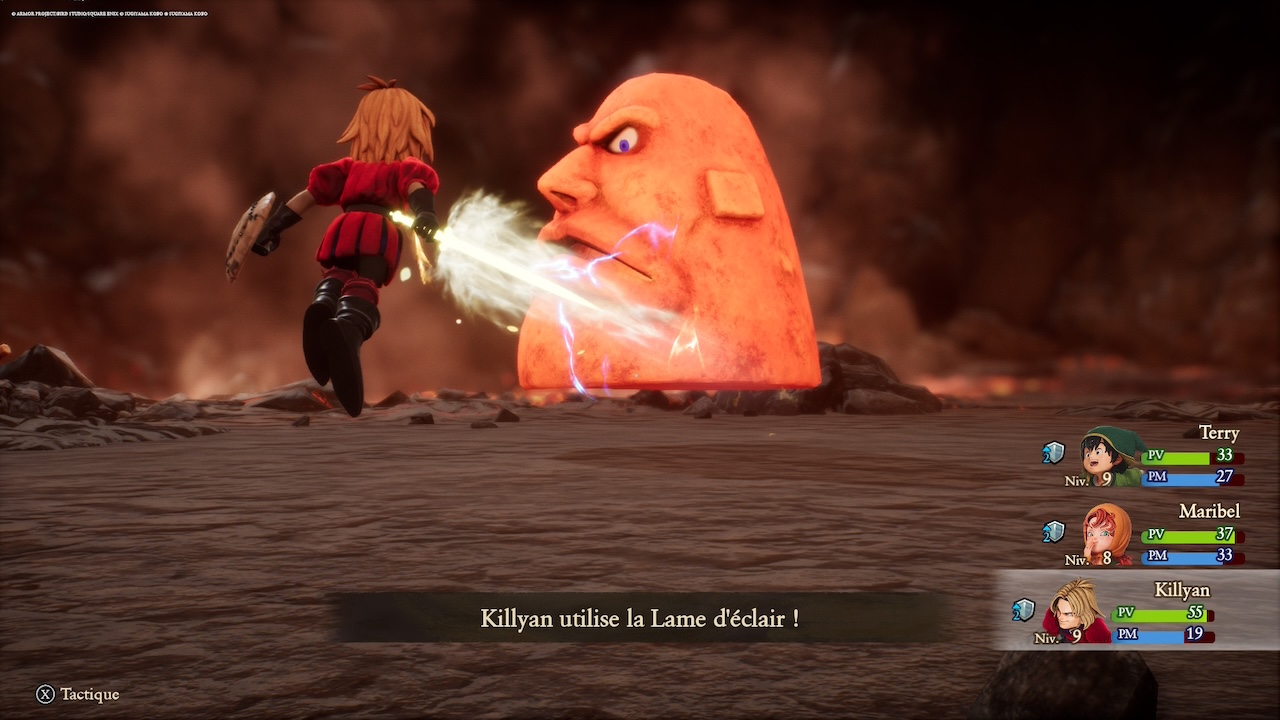Screen dimensions: 1280x720
Task: Inspect the shield buff icon beside Maribel
Action: tap(1053, 532)
